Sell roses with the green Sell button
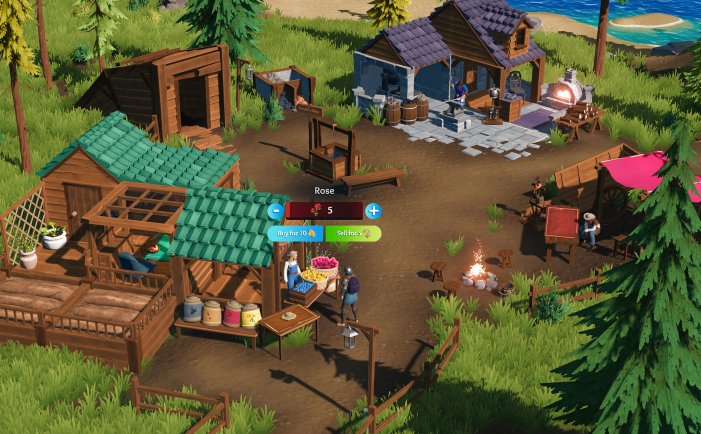 tap(352, 232)
